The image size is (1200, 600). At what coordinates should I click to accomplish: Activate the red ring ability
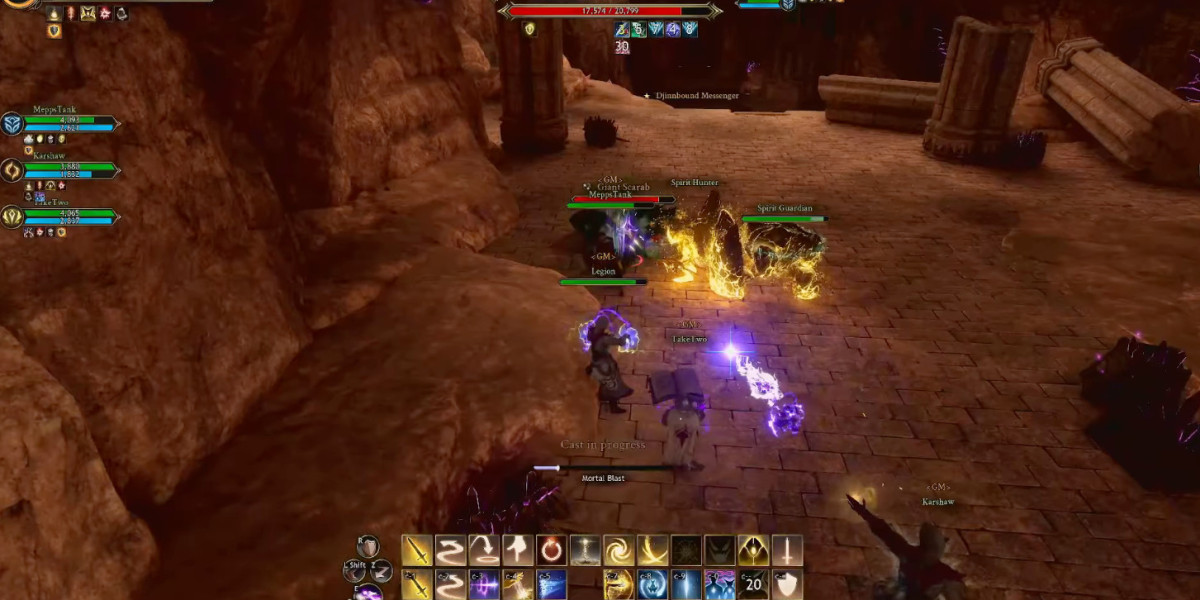(551, 550)
